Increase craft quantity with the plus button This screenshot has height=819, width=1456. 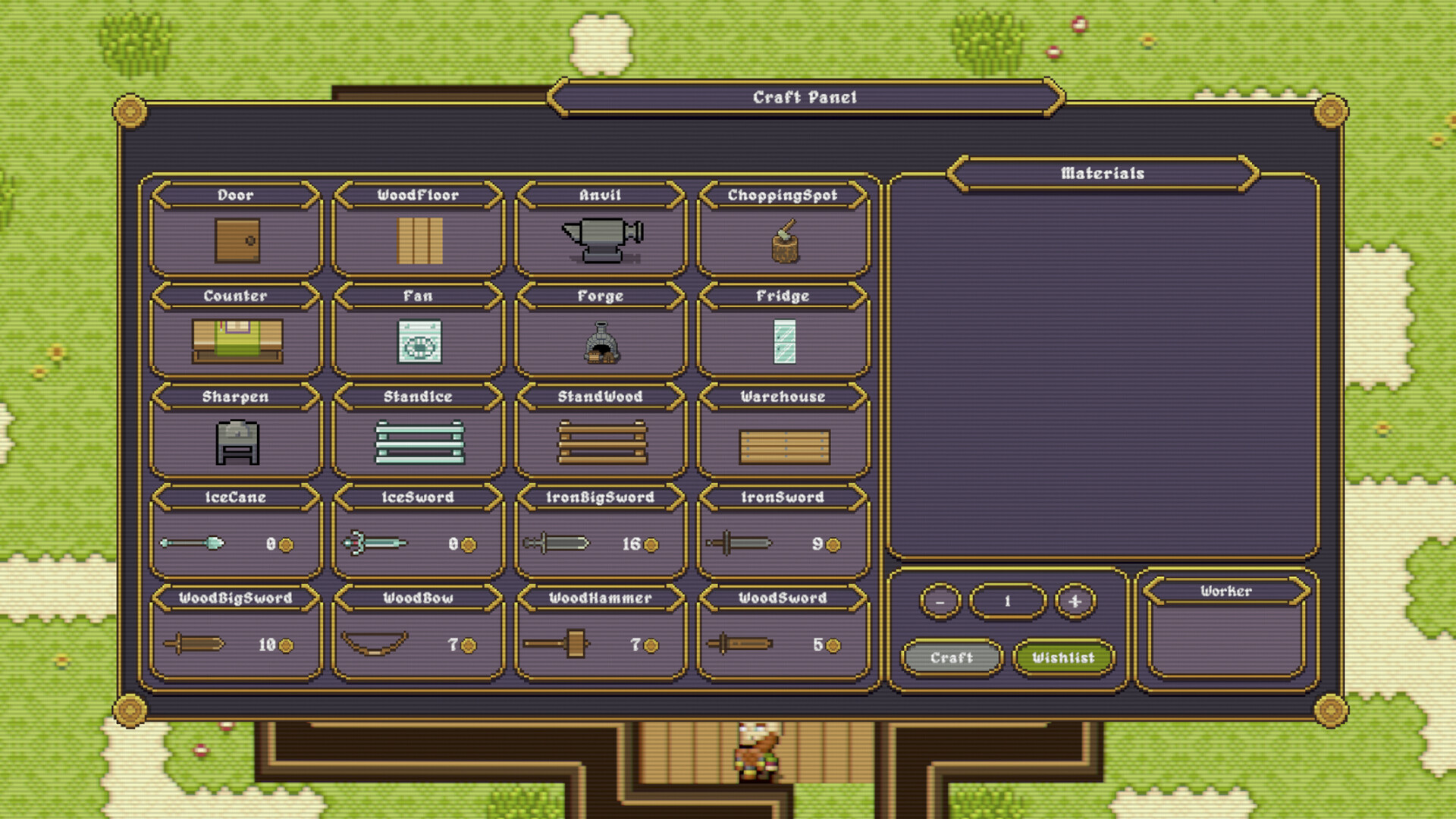click(1075, 601)
